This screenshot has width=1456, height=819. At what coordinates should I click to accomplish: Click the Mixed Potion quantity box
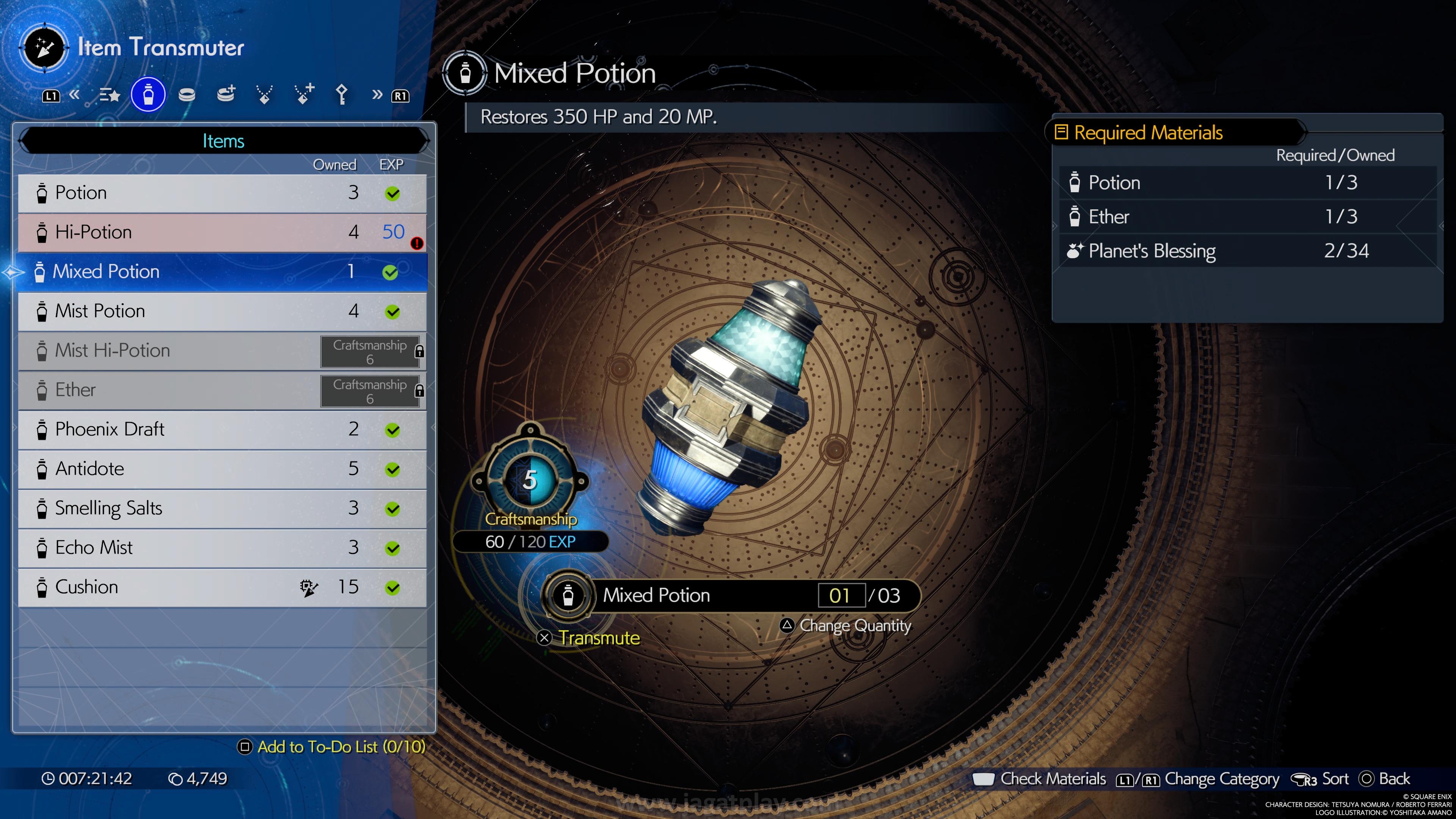[841, 595]
